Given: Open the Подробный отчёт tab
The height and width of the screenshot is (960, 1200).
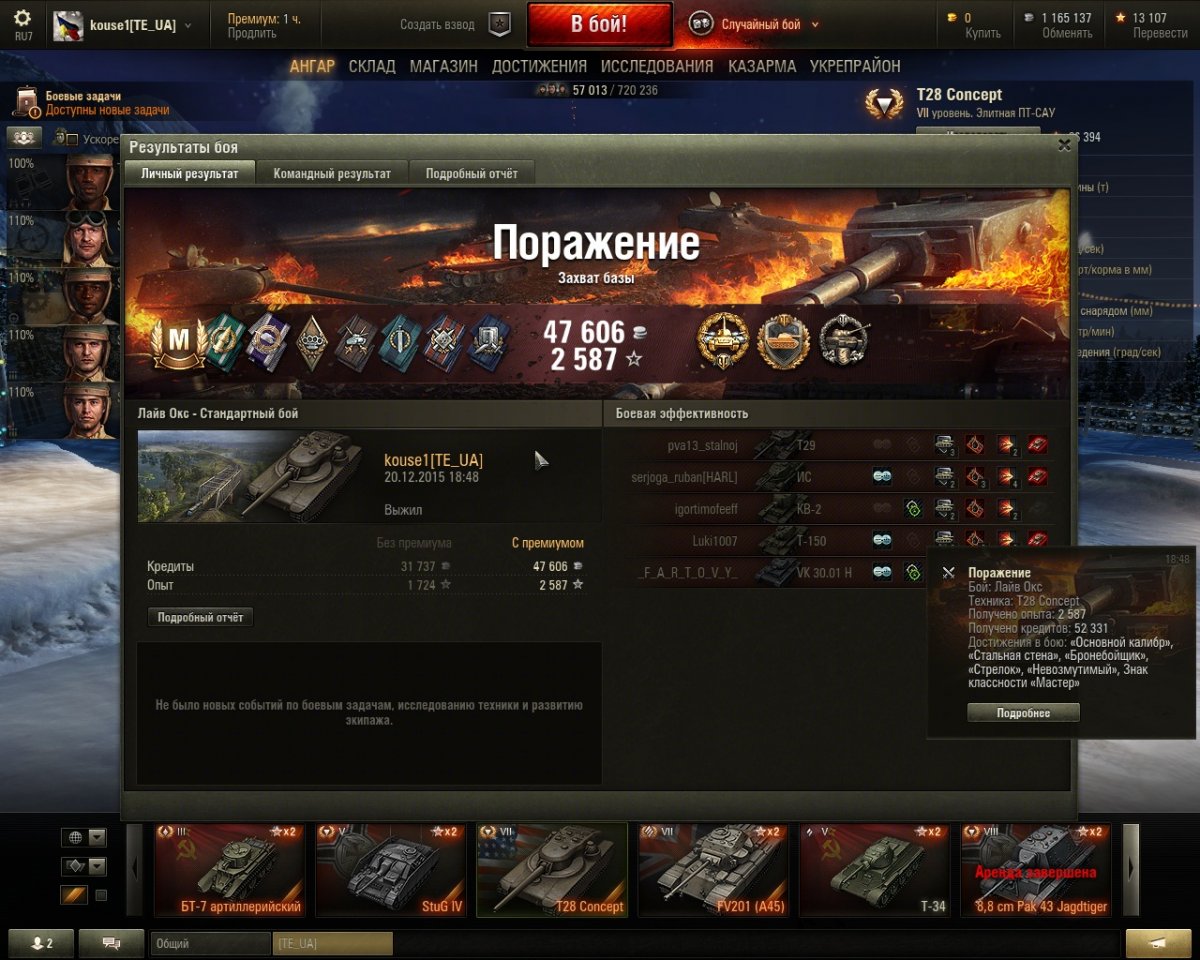Looking at the screenshot, I should click(x=472, y=173).
